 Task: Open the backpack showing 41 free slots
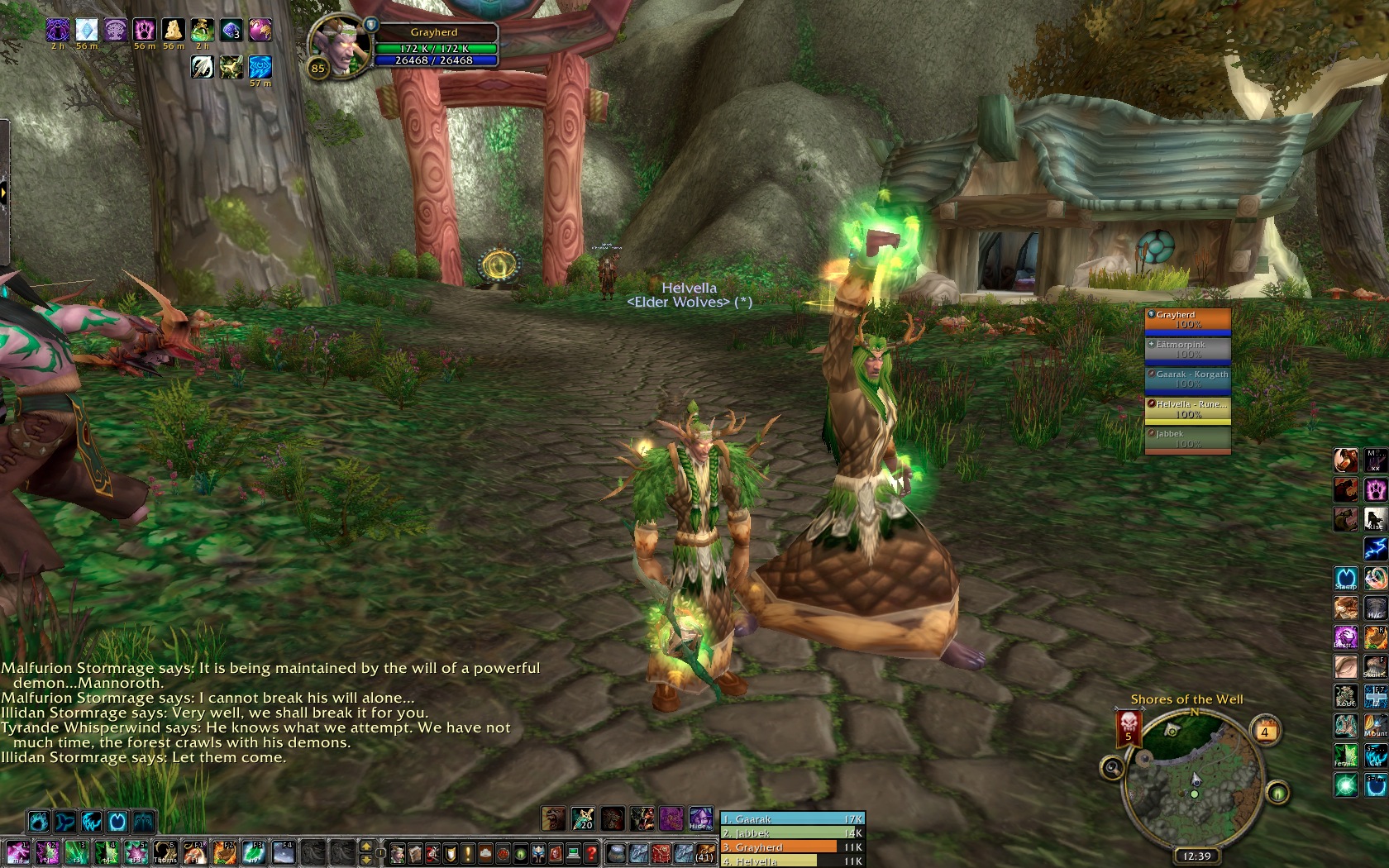point(704,852)
